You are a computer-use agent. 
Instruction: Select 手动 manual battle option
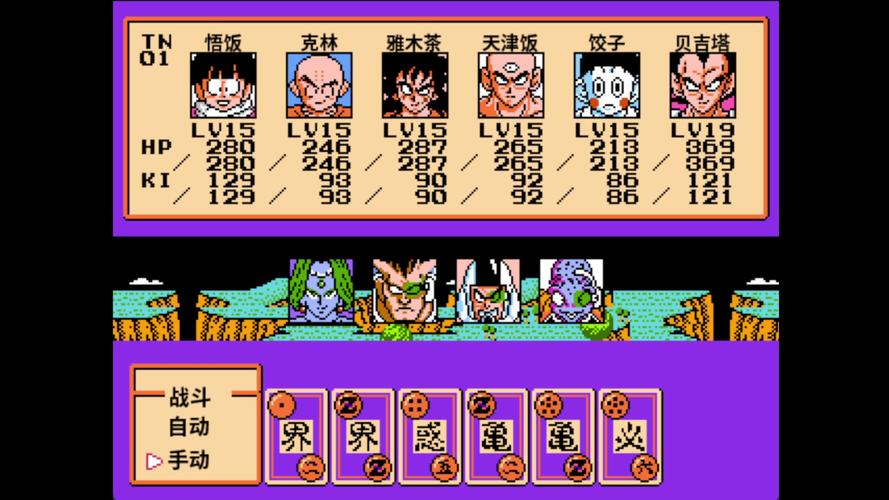188,460
